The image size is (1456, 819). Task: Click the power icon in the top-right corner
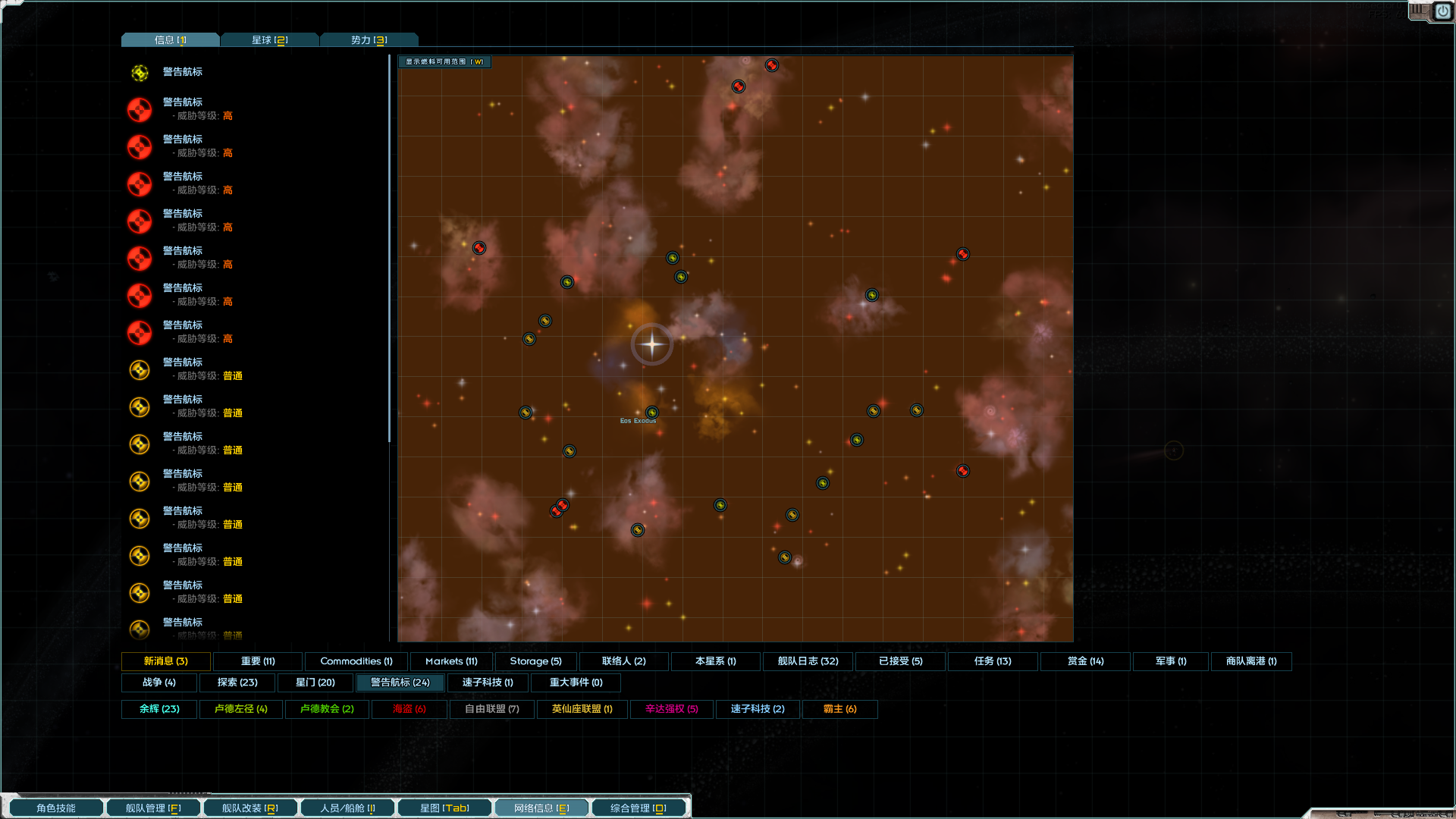click(x=1442, y=12)
